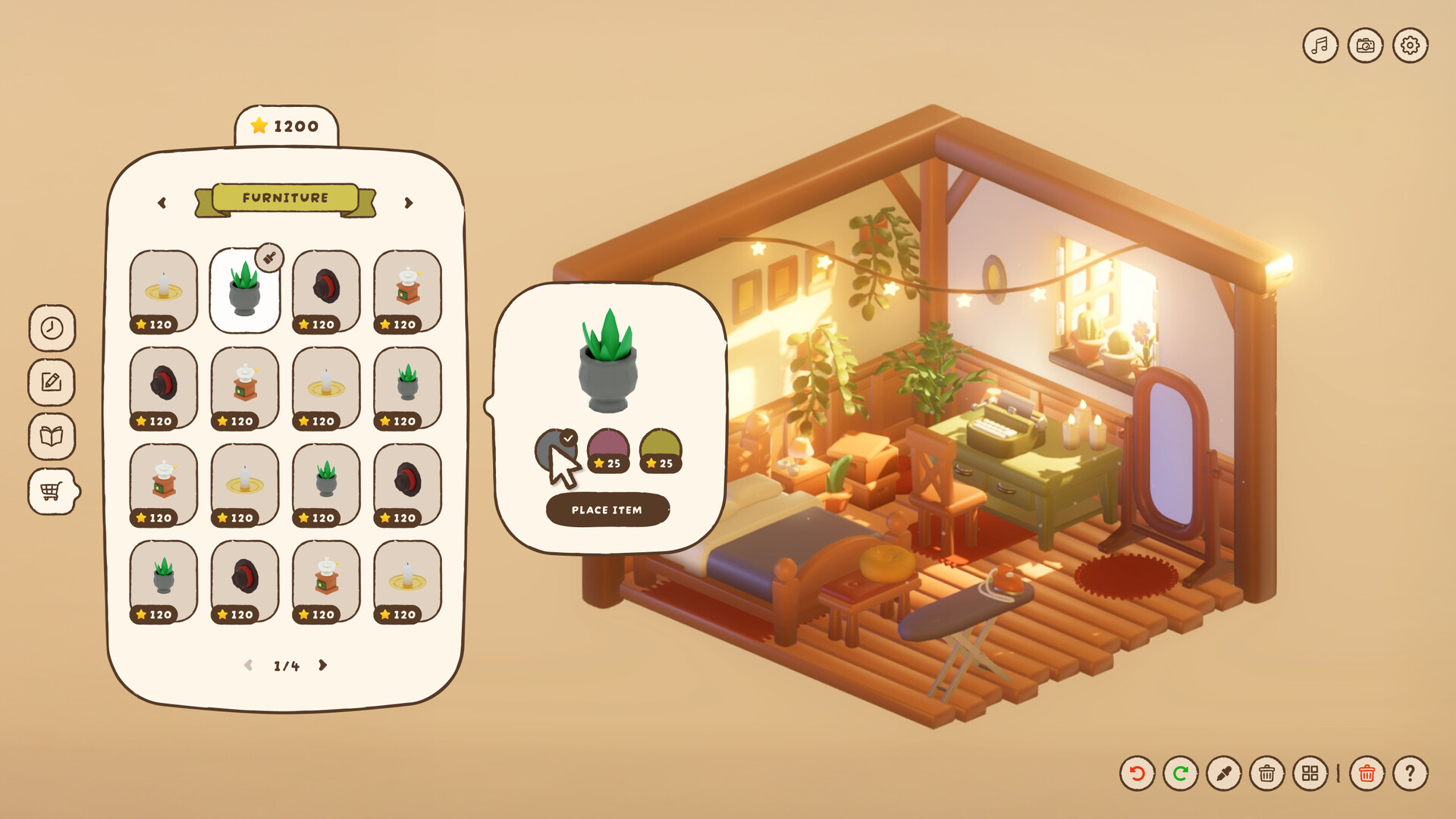
Task: Open the question mark help button
Action: [x=1410, y=773]
